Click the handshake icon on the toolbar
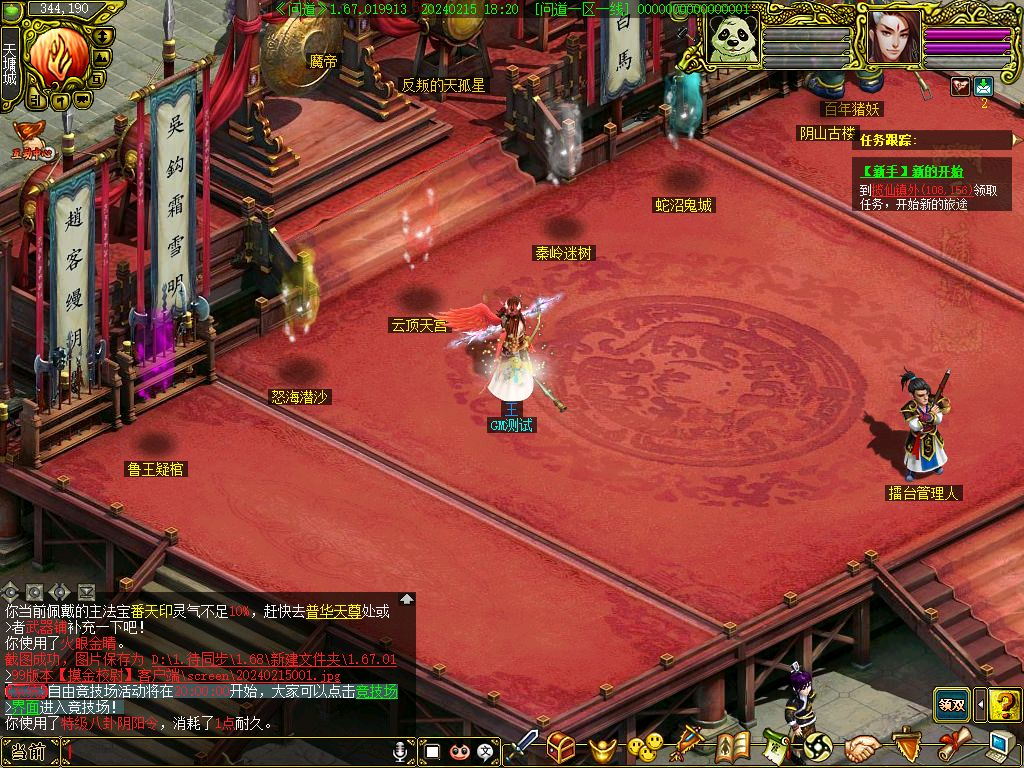Viewport: 1024px width, 768px height. tap(861, 747)
